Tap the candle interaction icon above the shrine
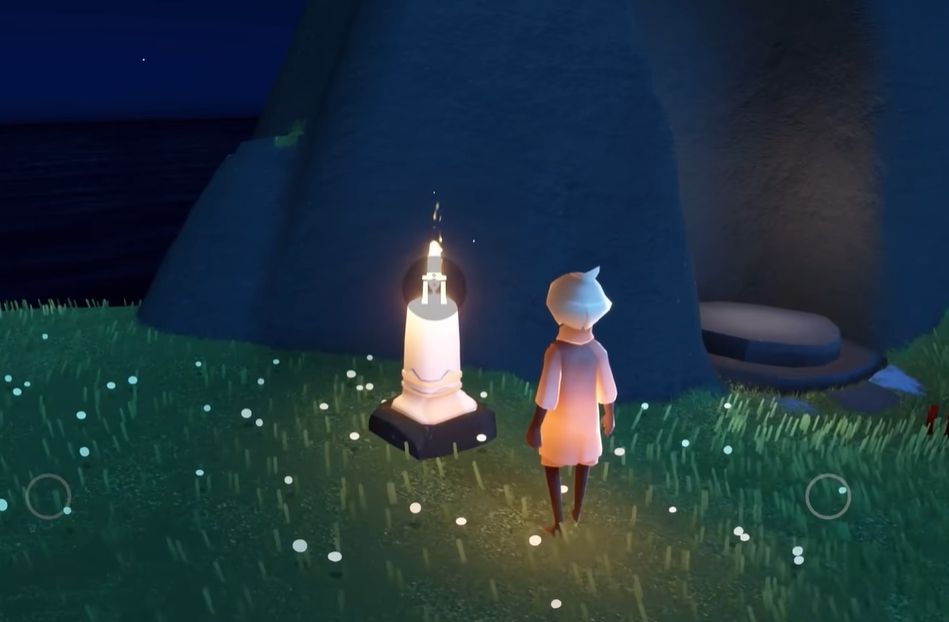The image size is (949, 622). pos(434,283)
